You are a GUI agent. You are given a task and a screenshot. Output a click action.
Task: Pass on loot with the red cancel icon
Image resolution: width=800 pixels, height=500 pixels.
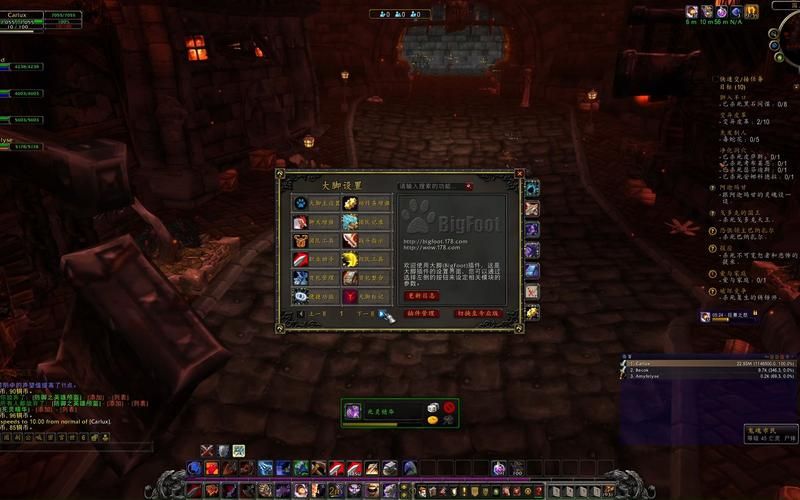pyautogui.click(x=449, y=407)
